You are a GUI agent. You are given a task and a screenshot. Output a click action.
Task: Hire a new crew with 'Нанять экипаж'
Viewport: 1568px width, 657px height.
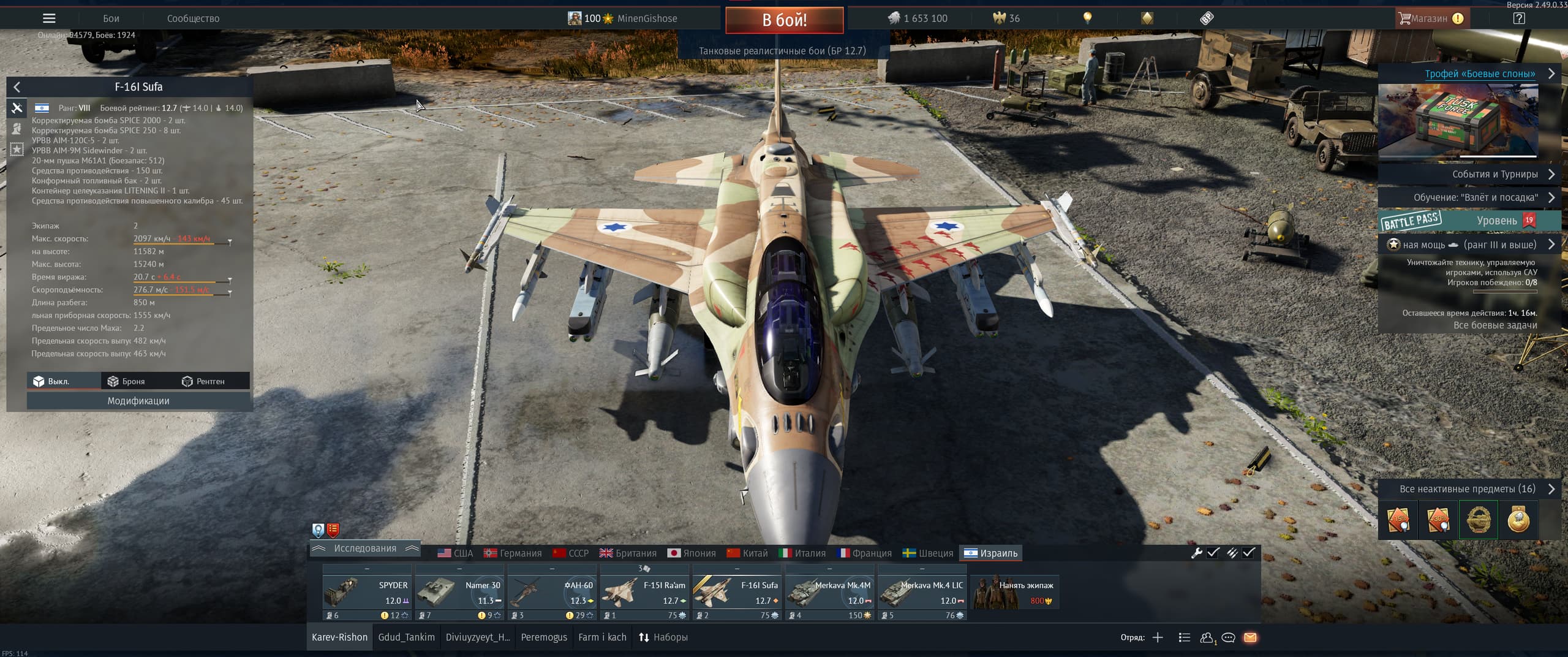pyautogui.click(x=1016, y=592)
